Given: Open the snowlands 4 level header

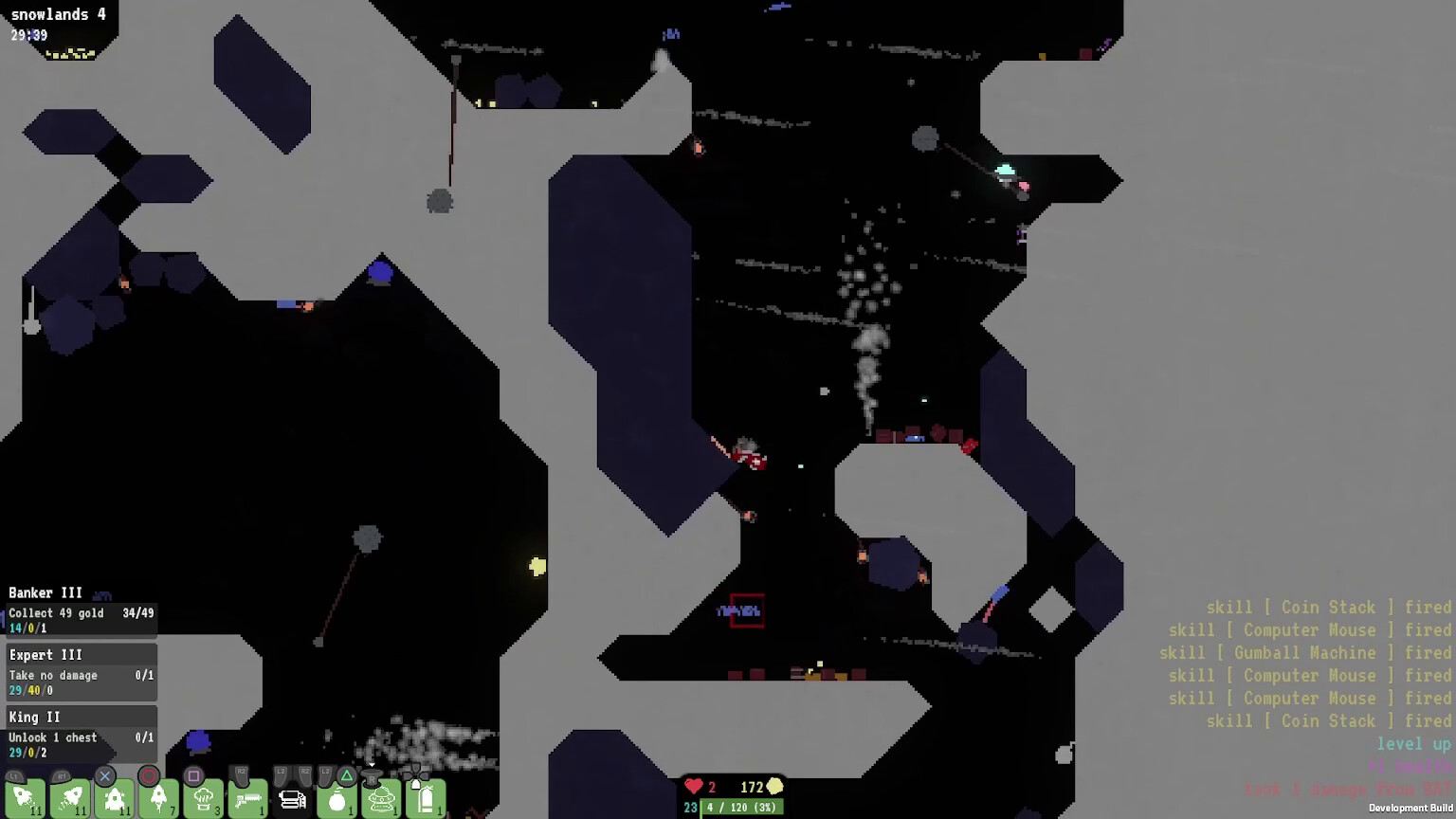Looking at the screenshot, I should pyautogui.click(x=57, y=14).
